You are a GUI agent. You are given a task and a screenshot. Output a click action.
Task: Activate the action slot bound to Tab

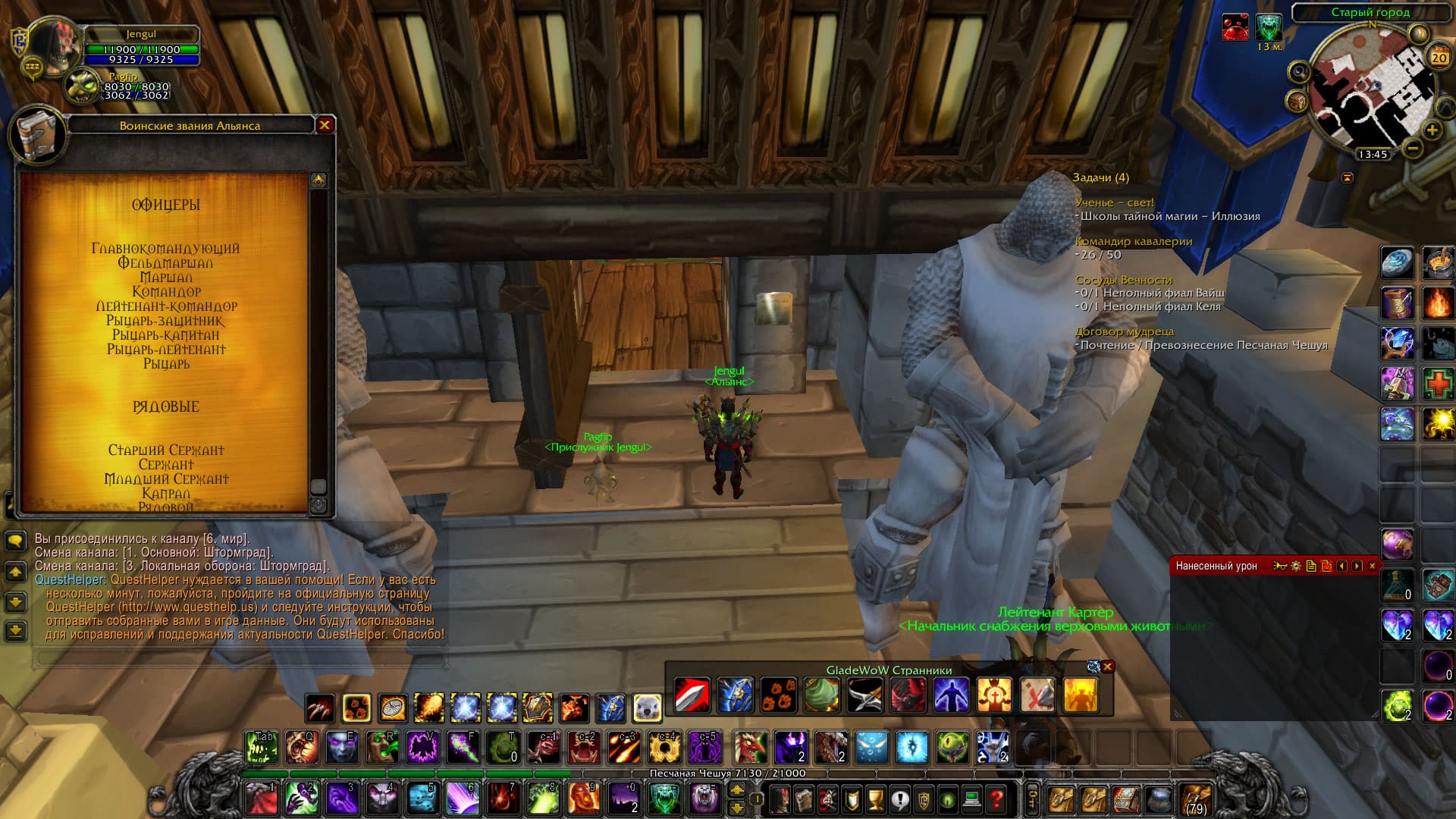tap(261, 748)
